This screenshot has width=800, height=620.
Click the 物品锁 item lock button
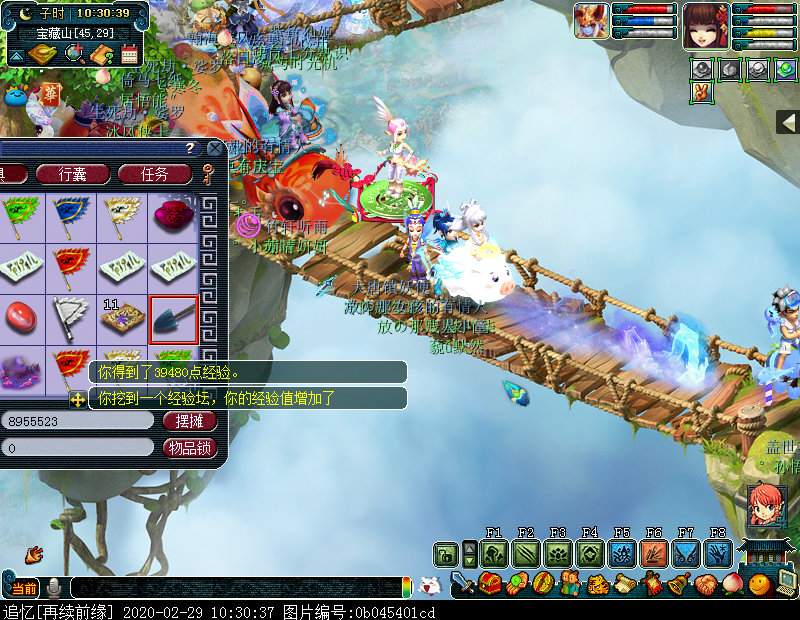click(x=190, y=448)
